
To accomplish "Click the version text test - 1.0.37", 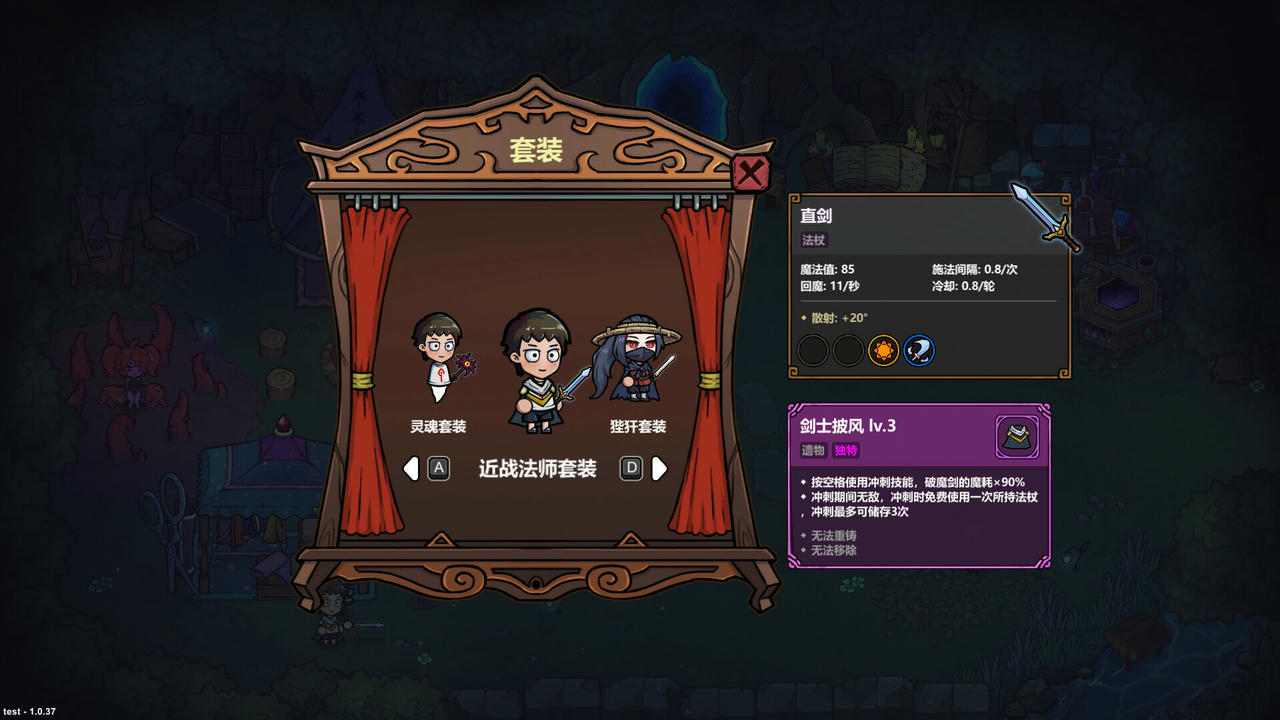I will [29, 712].
